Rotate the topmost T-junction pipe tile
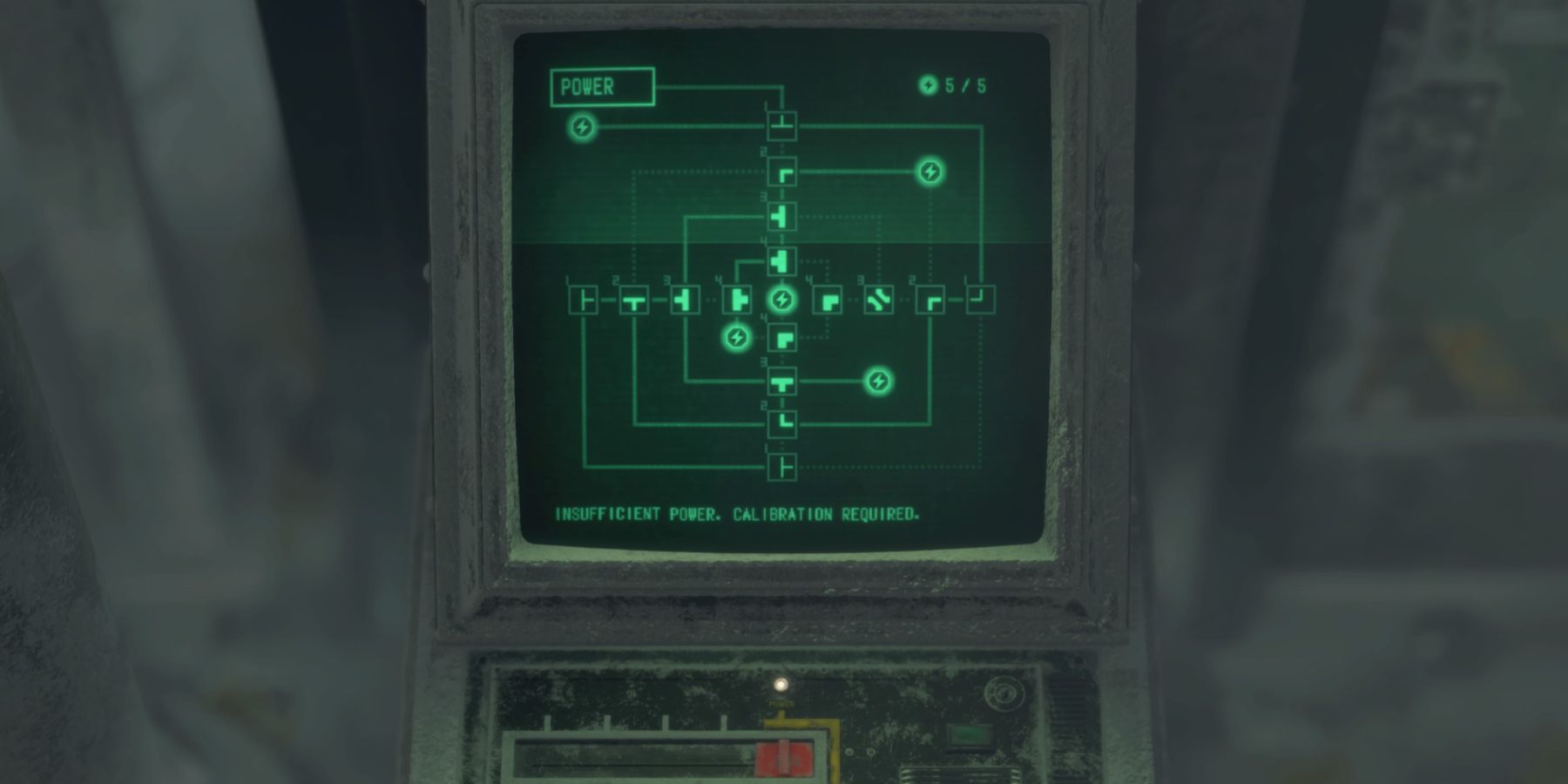Image resolution: width=1568 pixels, height=784 pixels. point(782,125)
